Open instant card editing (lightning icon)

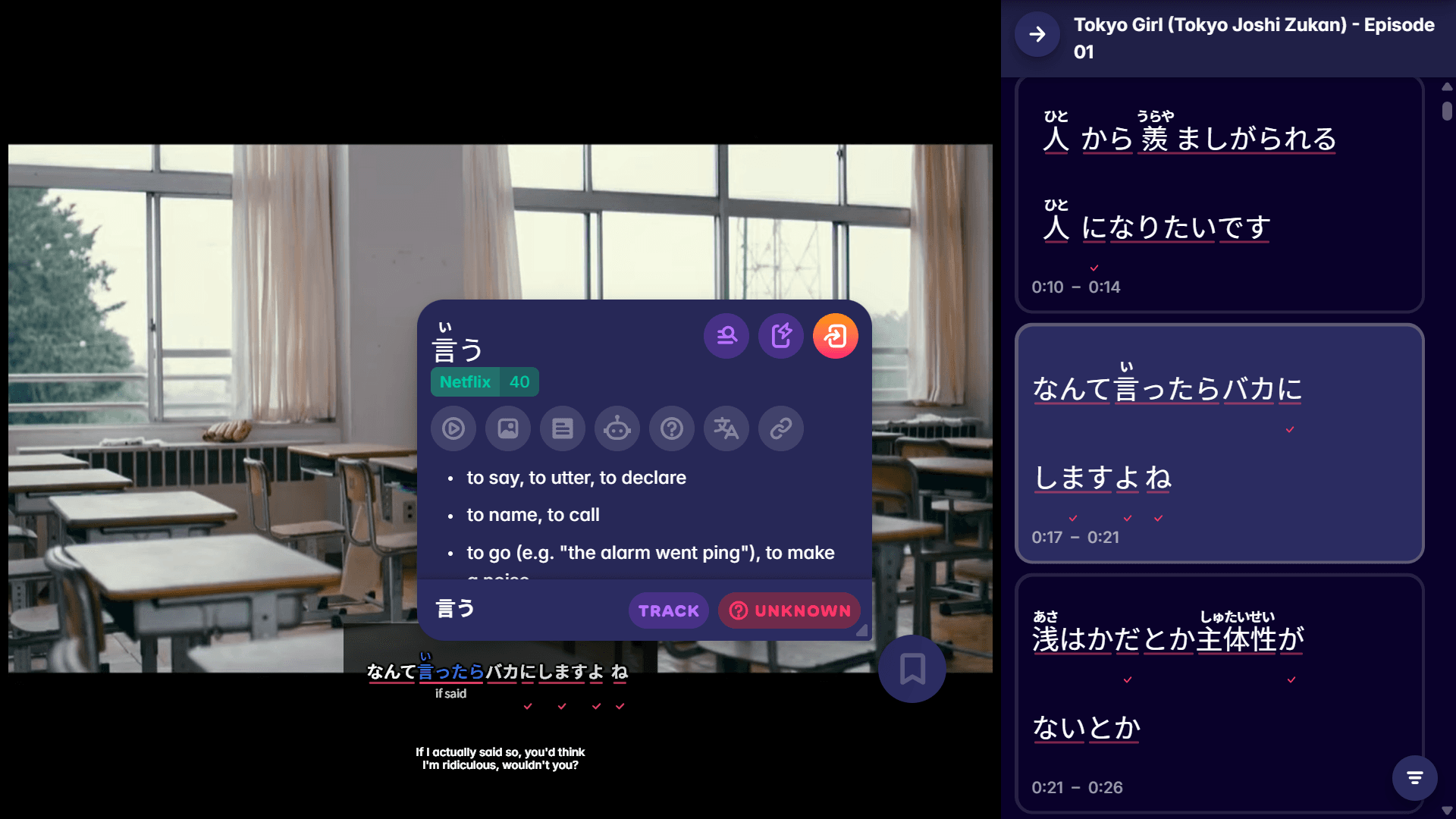(x=780, y=335)
